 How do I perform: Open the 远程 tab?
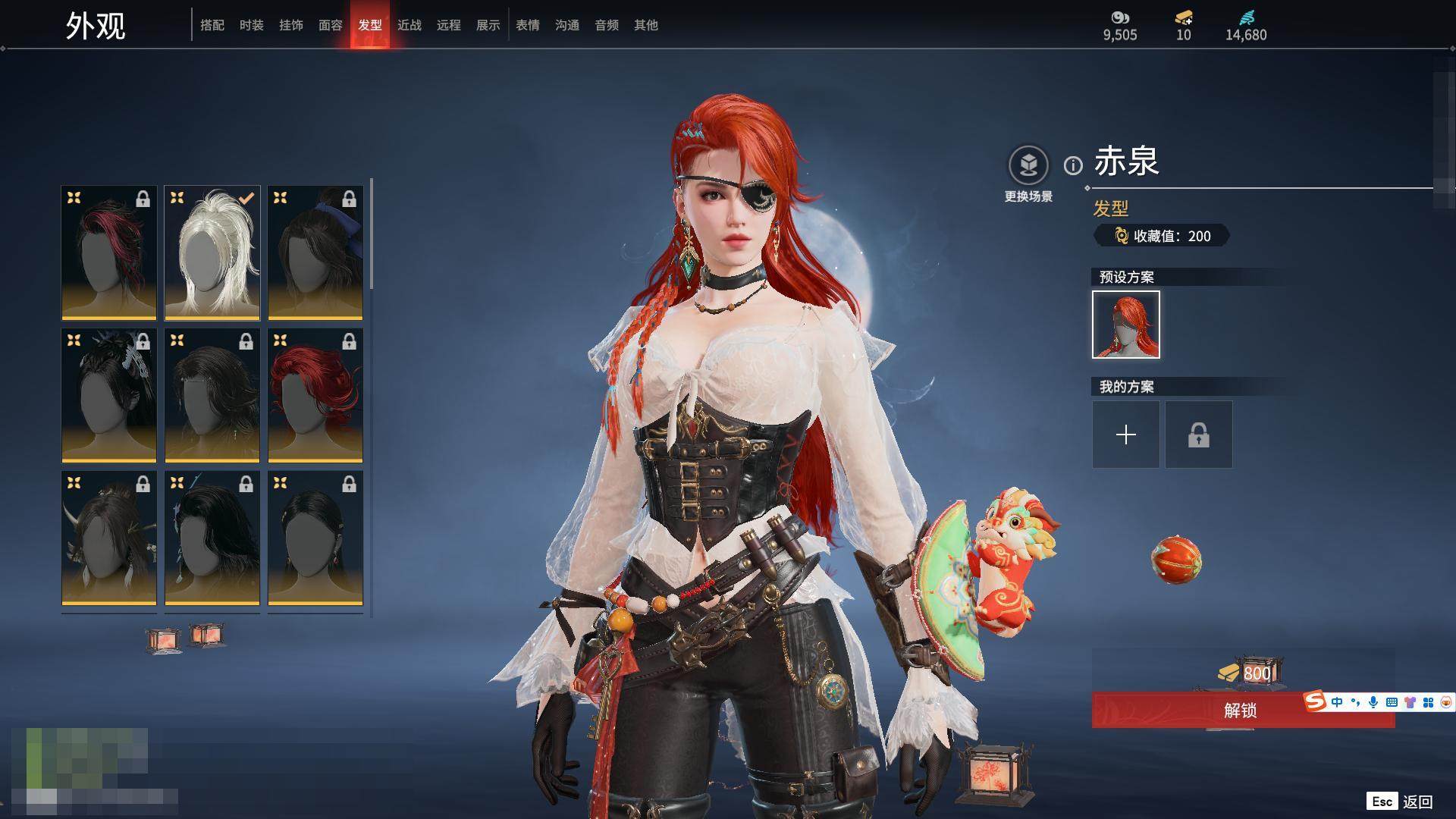[449, 25]
